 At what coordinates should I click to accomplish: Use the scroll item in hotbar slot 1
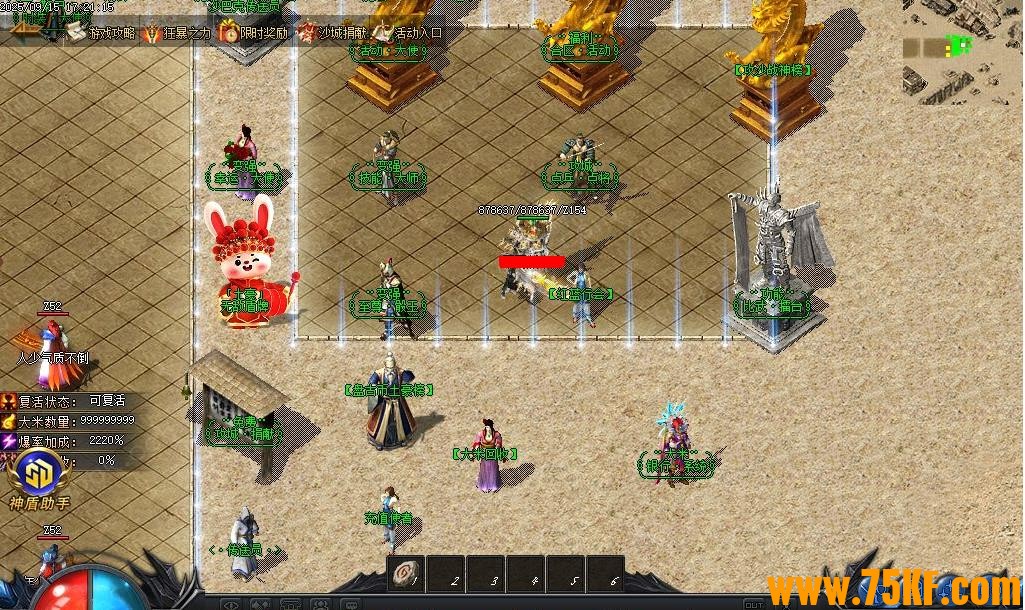click(406, 574)
